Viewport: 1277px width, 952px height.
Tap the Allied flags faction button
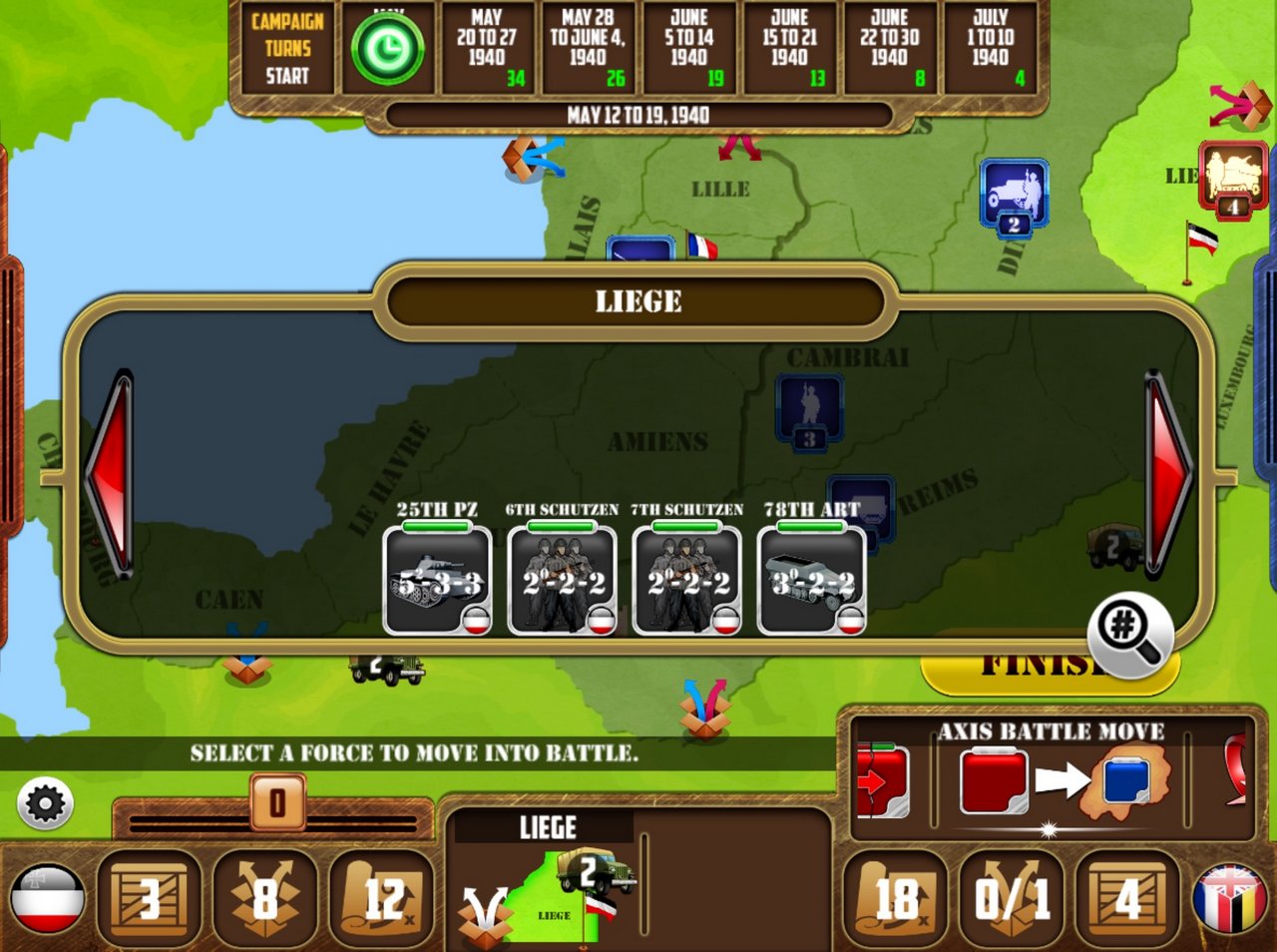point(1230,898)
